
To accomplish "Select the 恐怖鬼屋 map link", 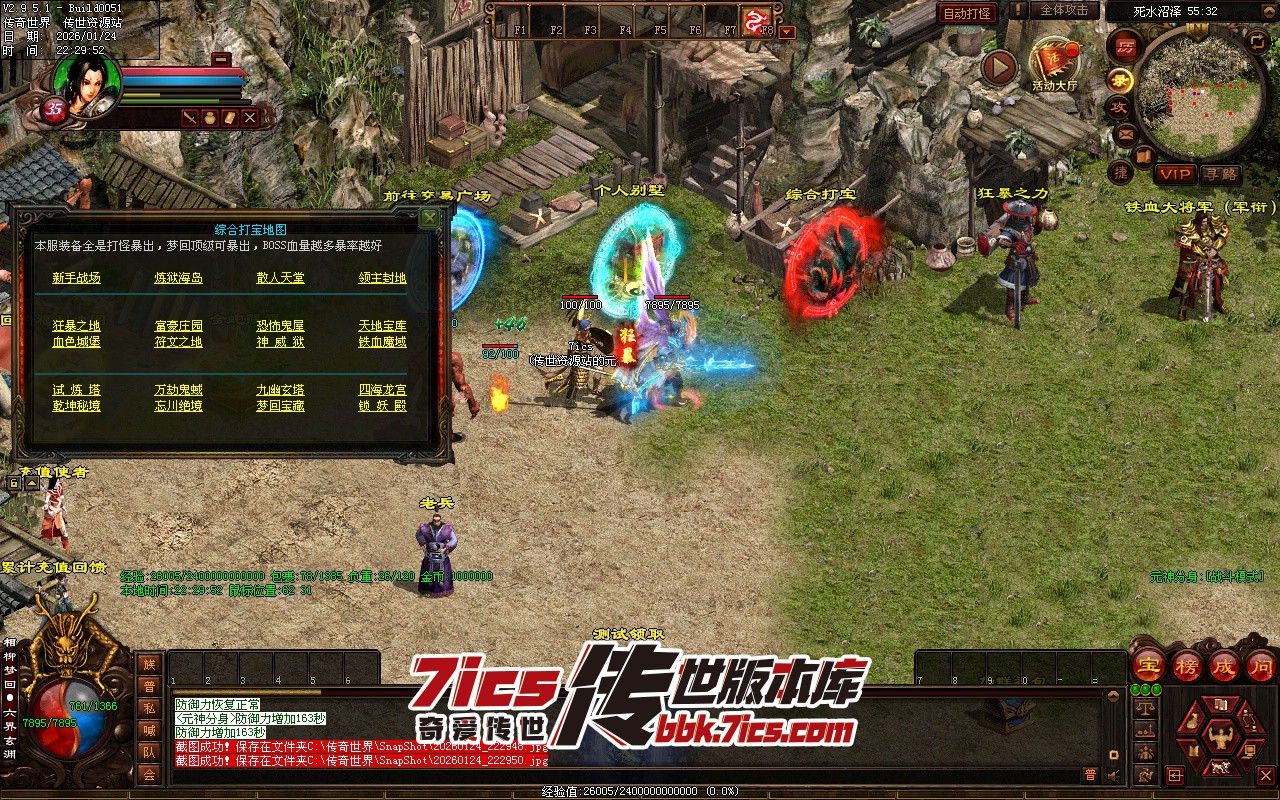I will click(280, 326).
